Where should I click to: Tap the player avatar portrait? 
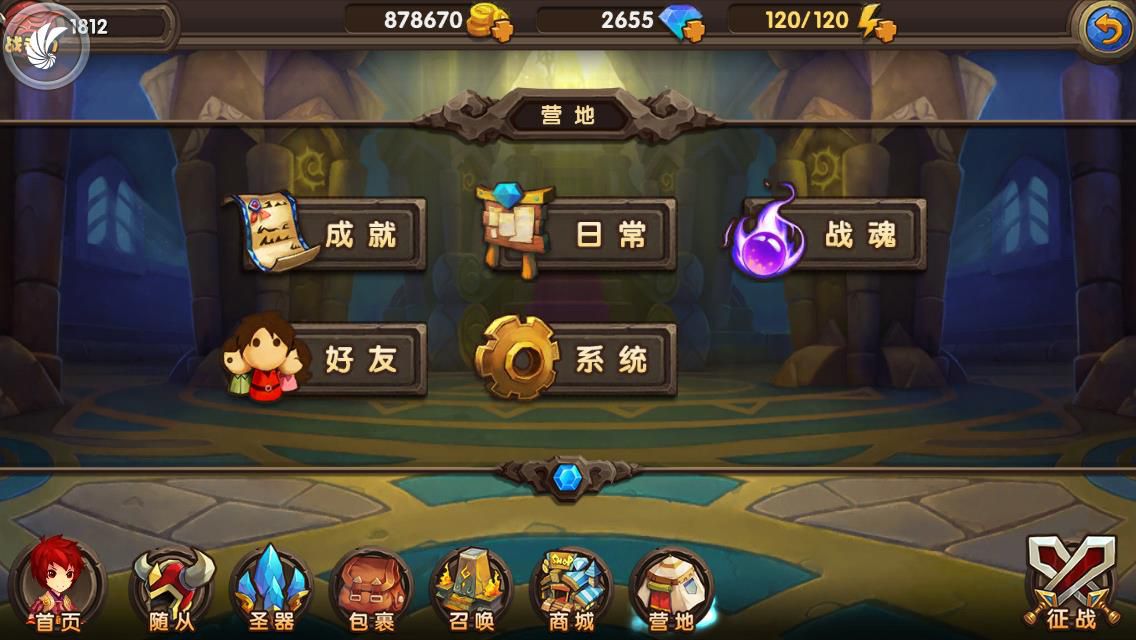[x=45, y=45]
